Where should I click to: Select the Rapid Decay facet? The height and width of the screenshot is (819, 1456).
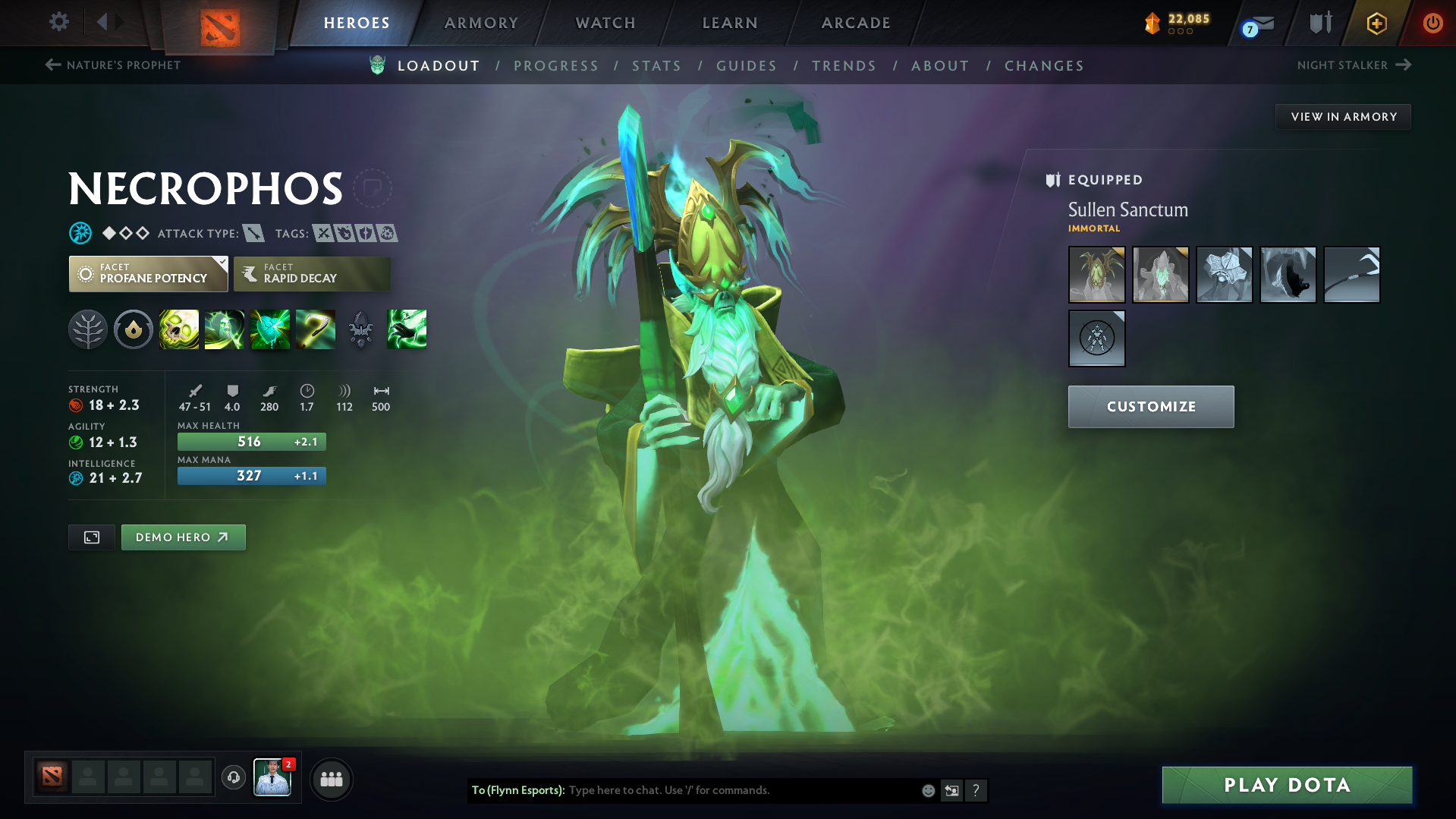312,274
